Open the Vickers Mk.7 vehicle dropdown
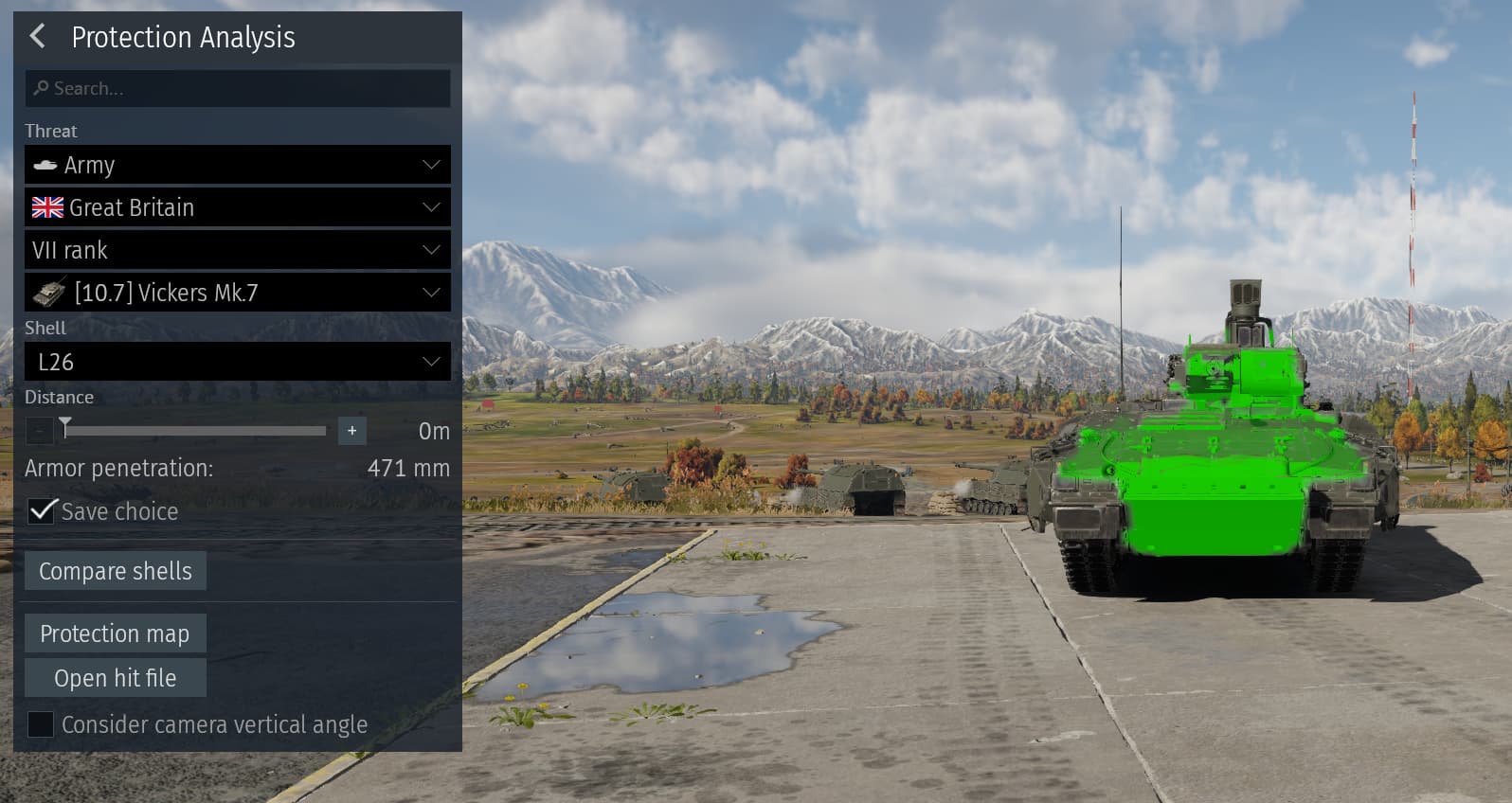1512x803 pixels. click(237, 293)
